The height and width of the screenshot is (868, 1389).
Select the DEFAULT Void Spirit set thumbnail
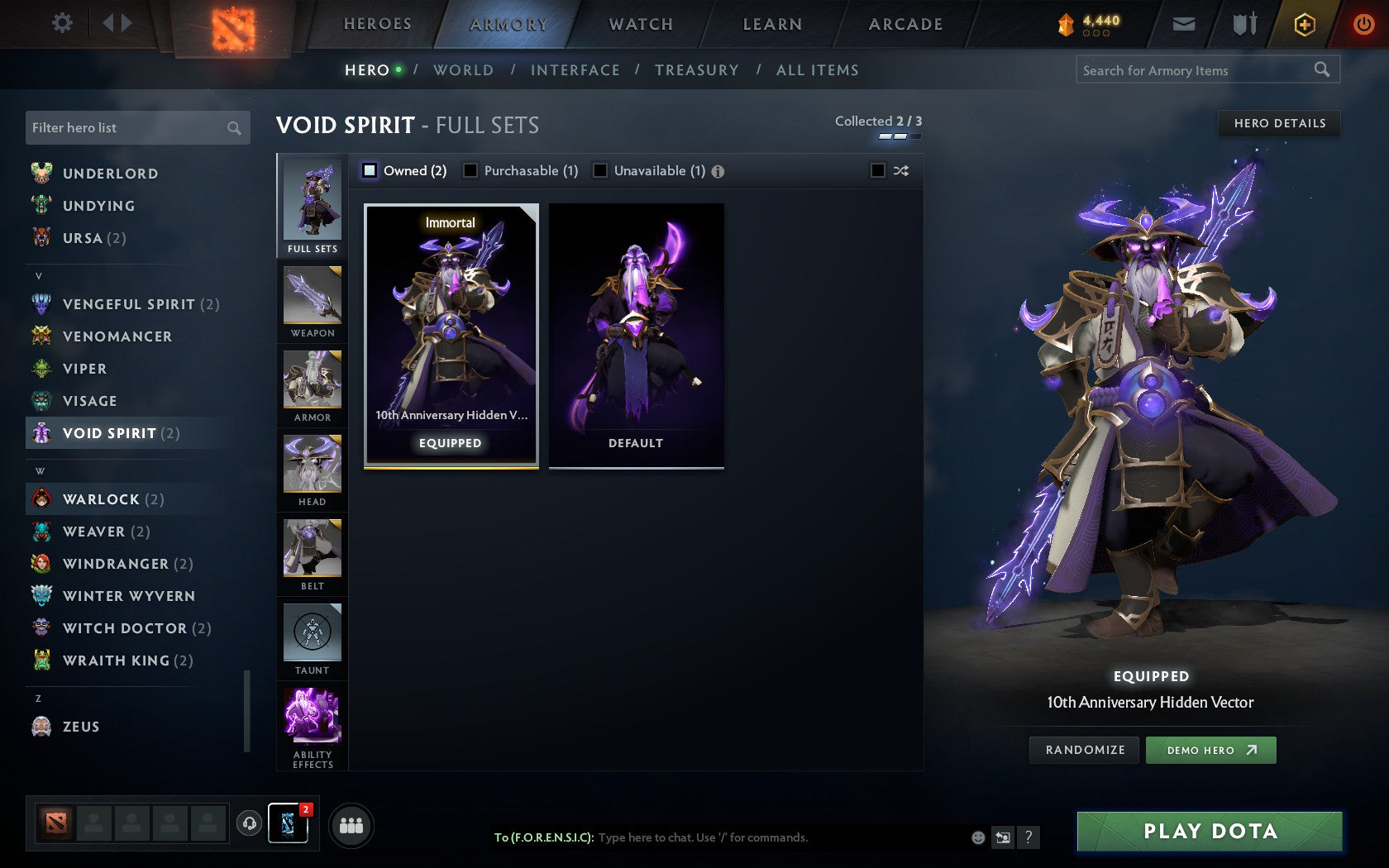click(x=635, y=335)
